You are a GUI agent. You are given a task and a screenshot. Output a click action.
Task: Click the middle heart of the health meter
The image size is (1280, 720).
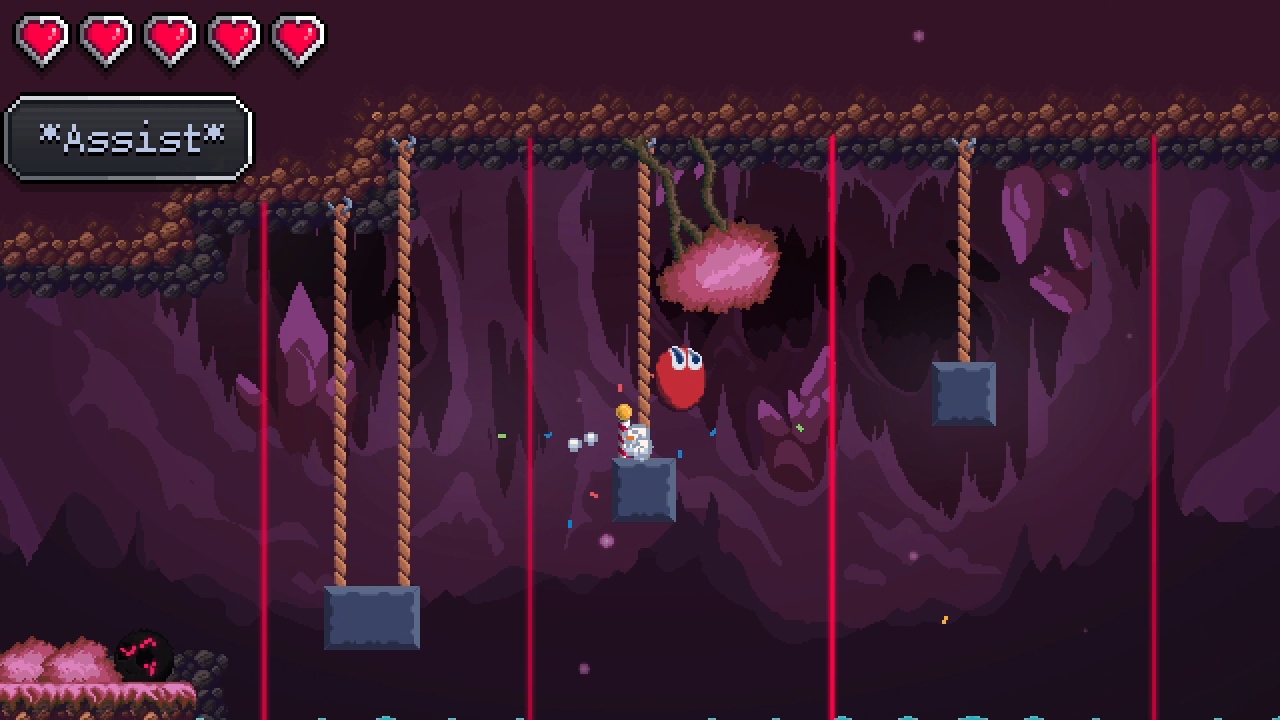tap(172, 37)
